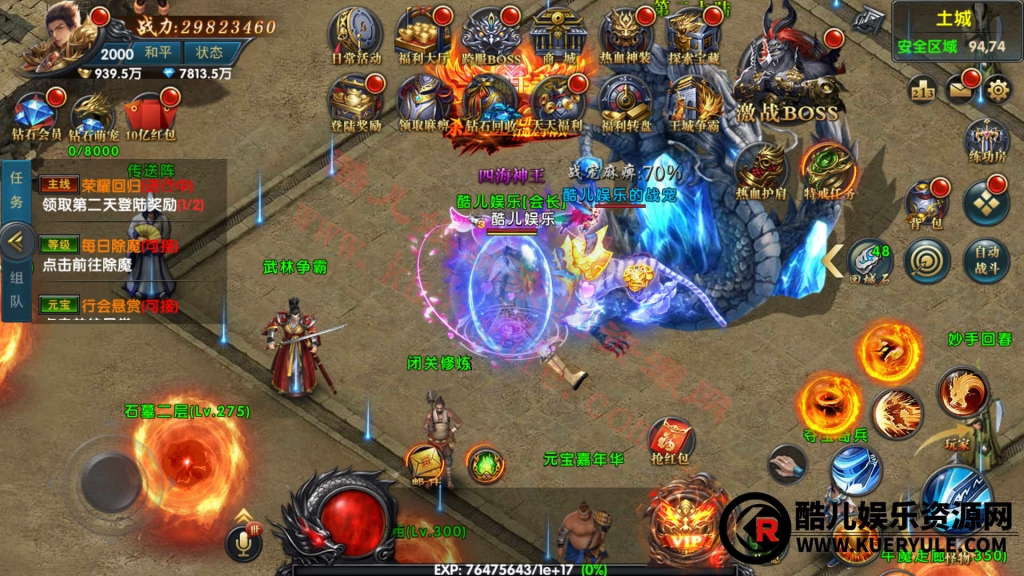Open the gear settings icon
The image size is (1024, 576).
(997, 90)
